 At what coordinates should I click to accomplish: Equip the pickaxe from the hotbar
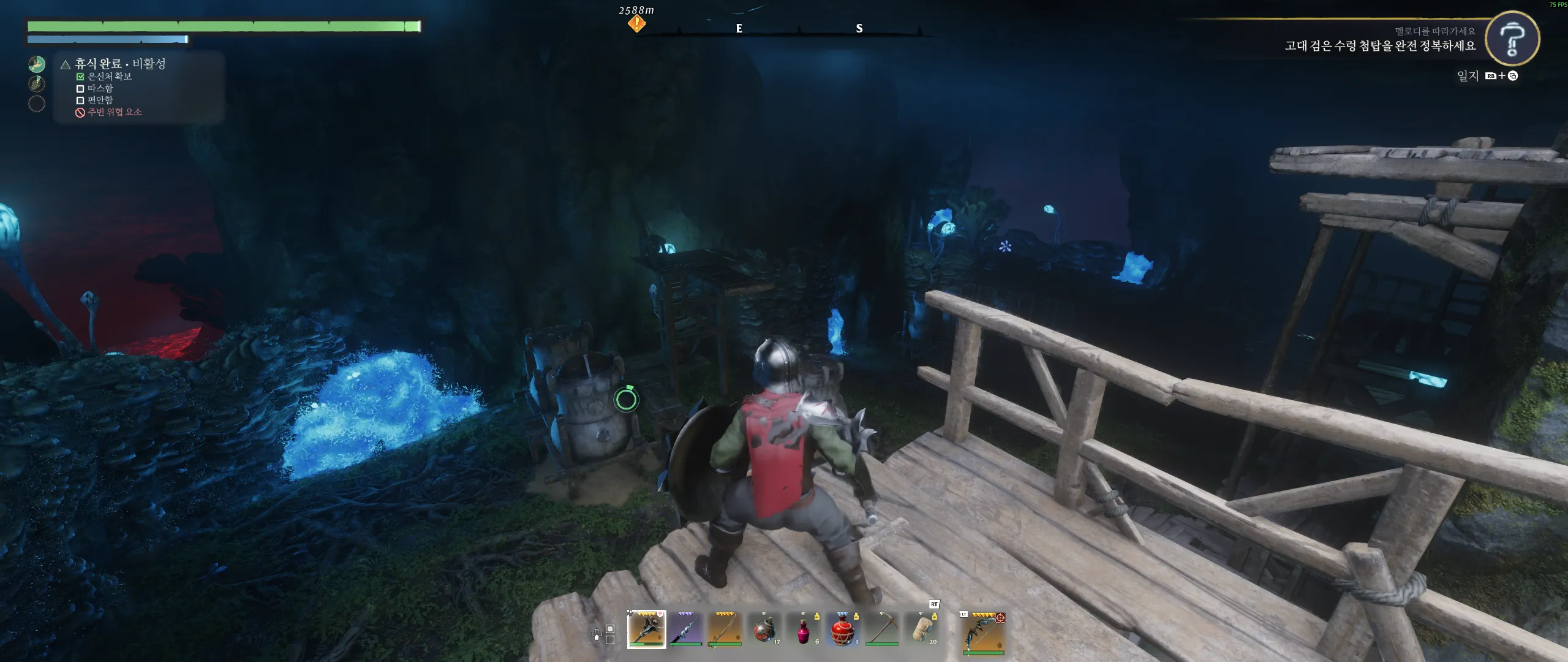click(881, 629)
